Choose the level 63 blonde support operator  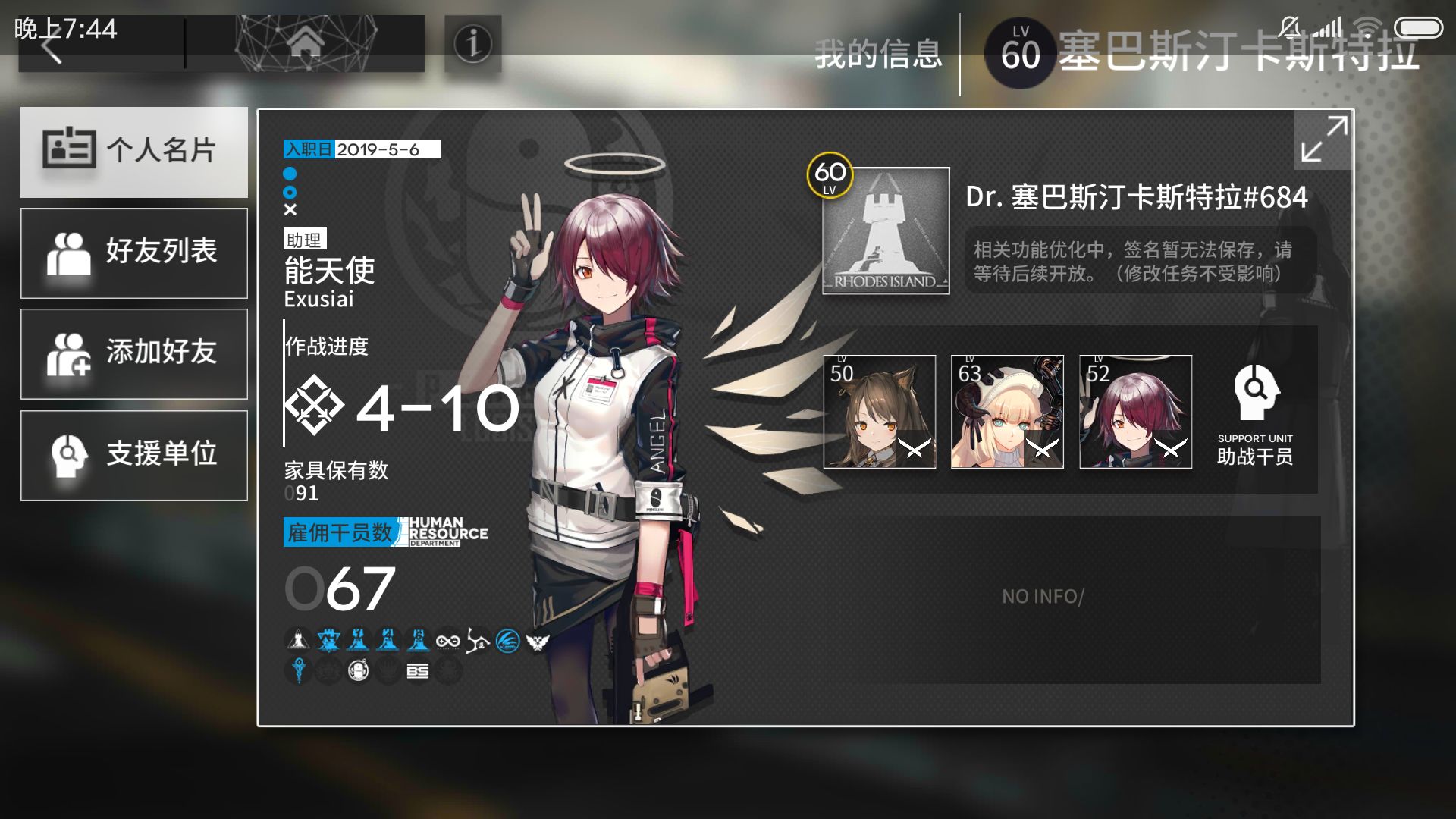1007,412
